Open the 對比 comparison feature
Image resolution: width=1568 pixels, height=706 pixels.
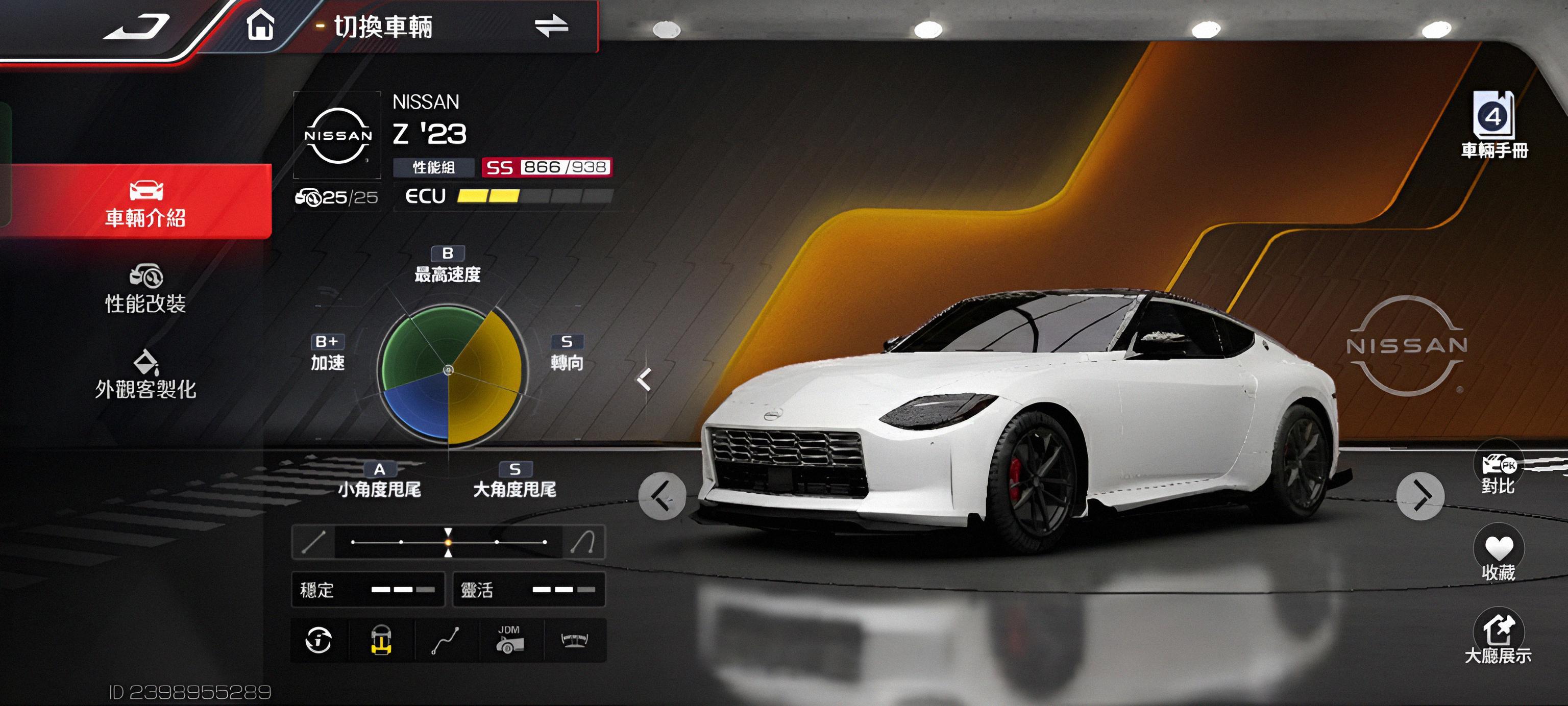pos(1498,471)
